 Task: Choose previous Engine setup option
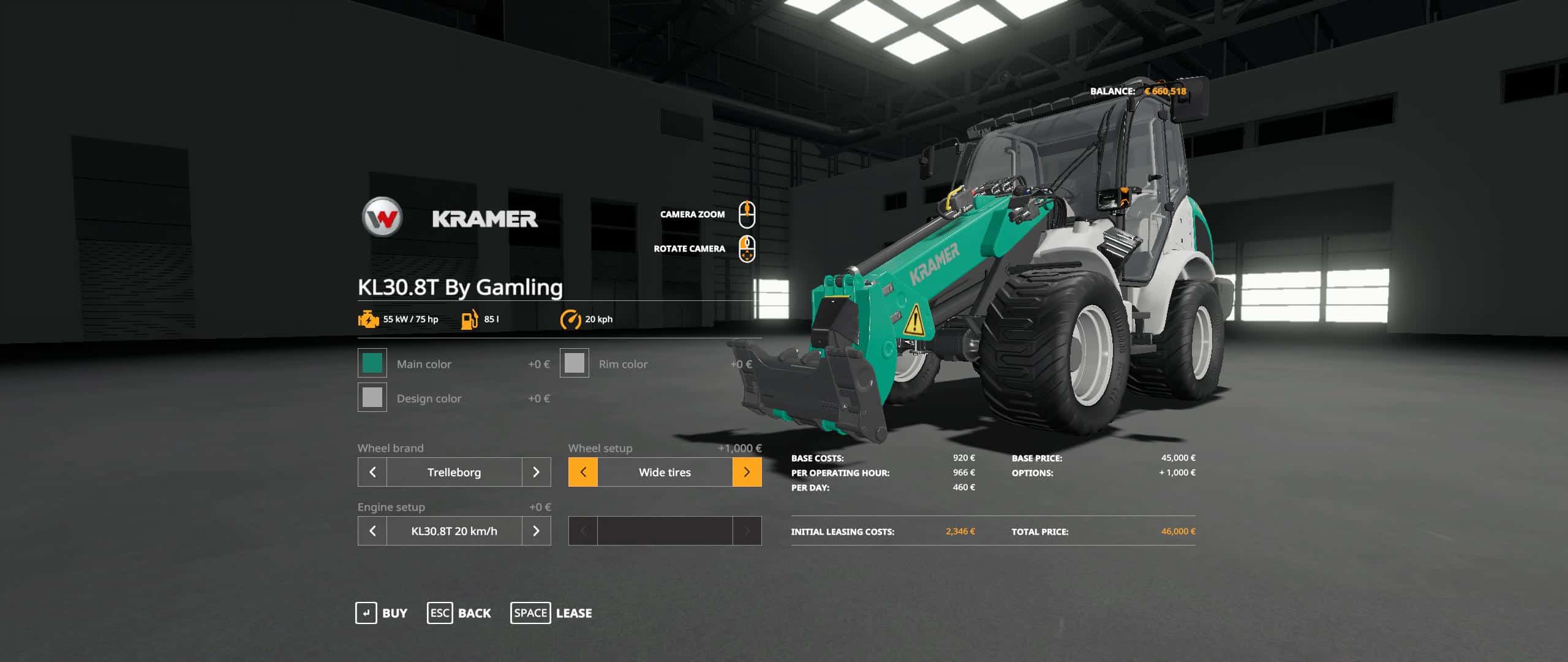tap(372, 531)
